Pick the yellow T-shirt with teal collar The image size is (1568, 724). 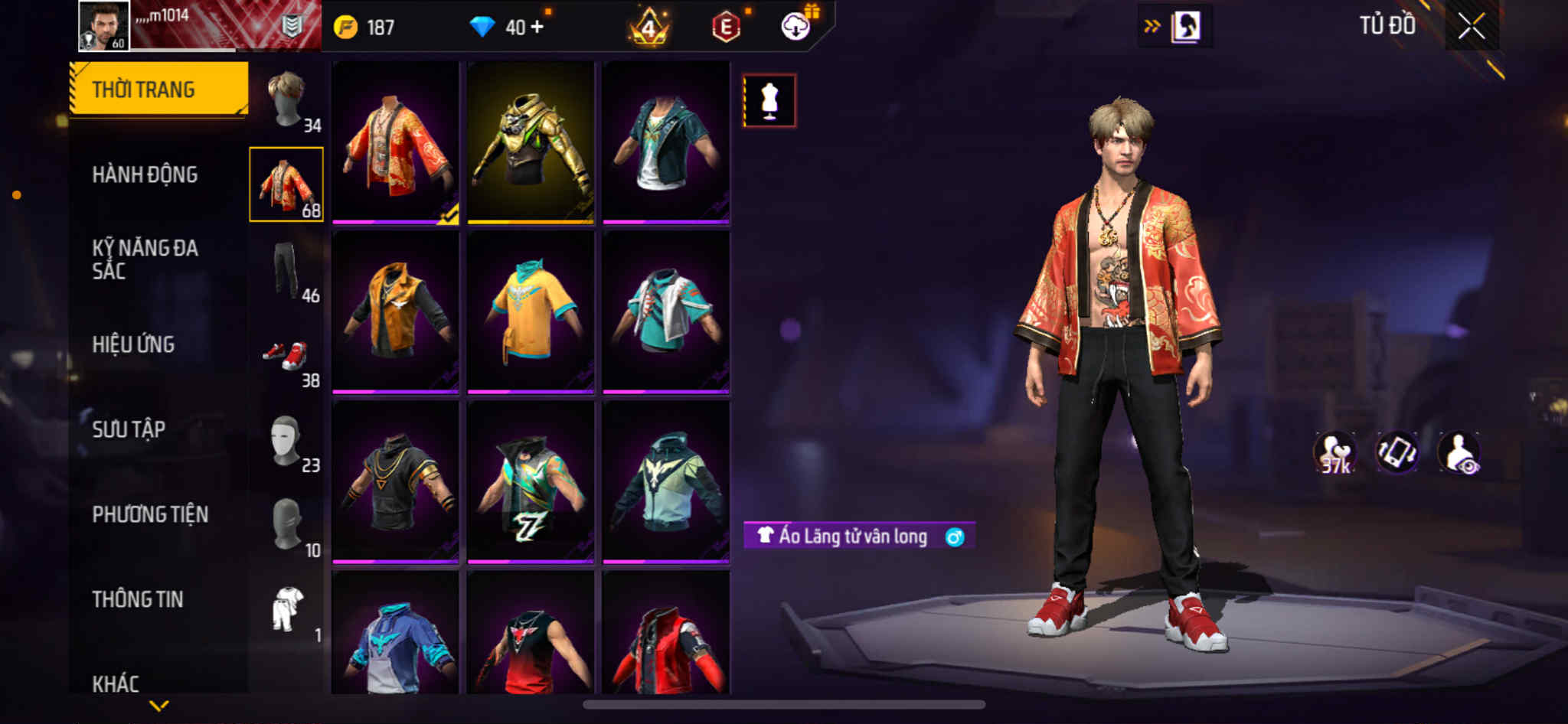coord(531,312)
